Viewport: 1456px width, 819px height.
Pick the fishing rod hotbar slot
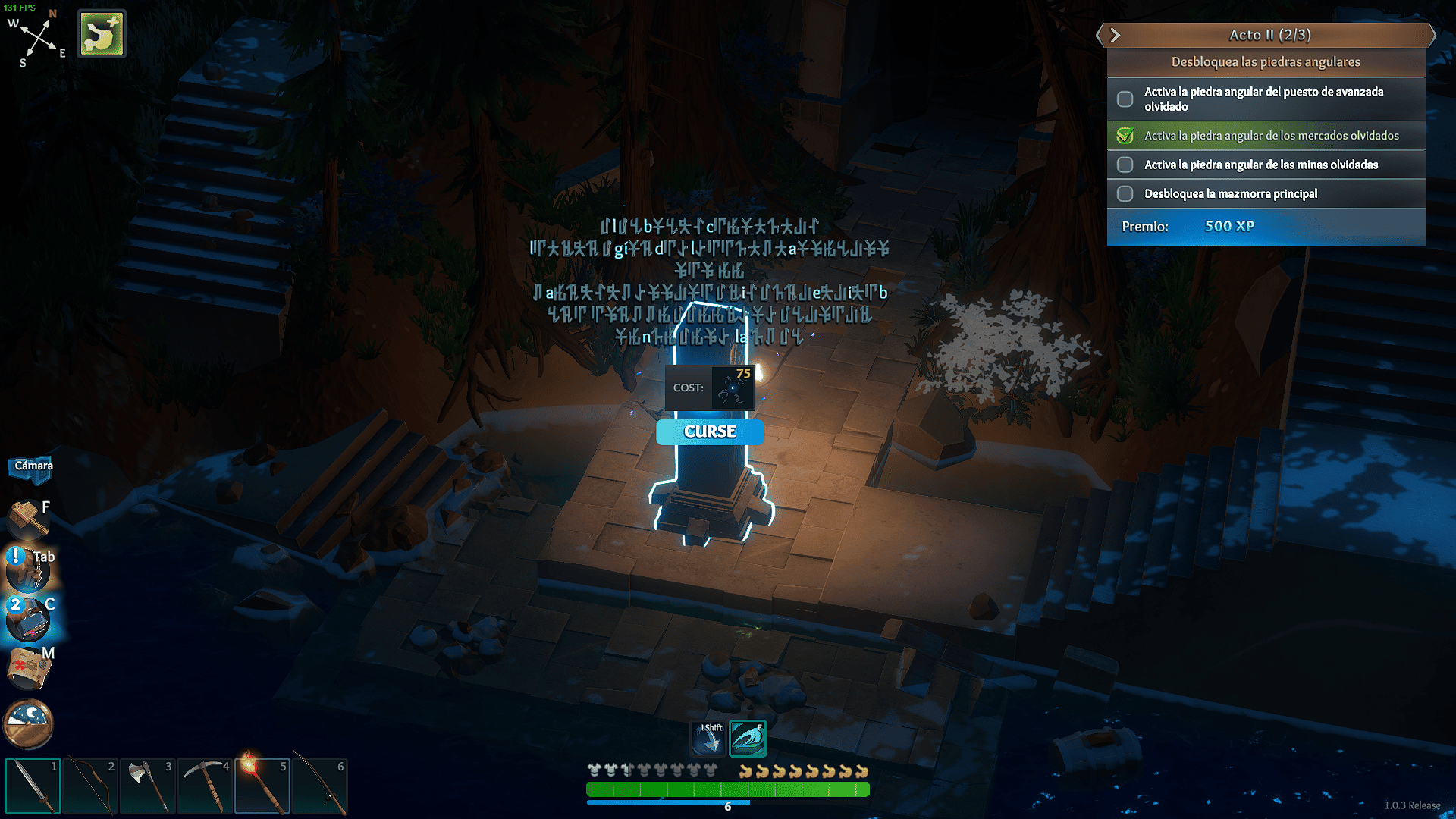(x=319, y=786)
